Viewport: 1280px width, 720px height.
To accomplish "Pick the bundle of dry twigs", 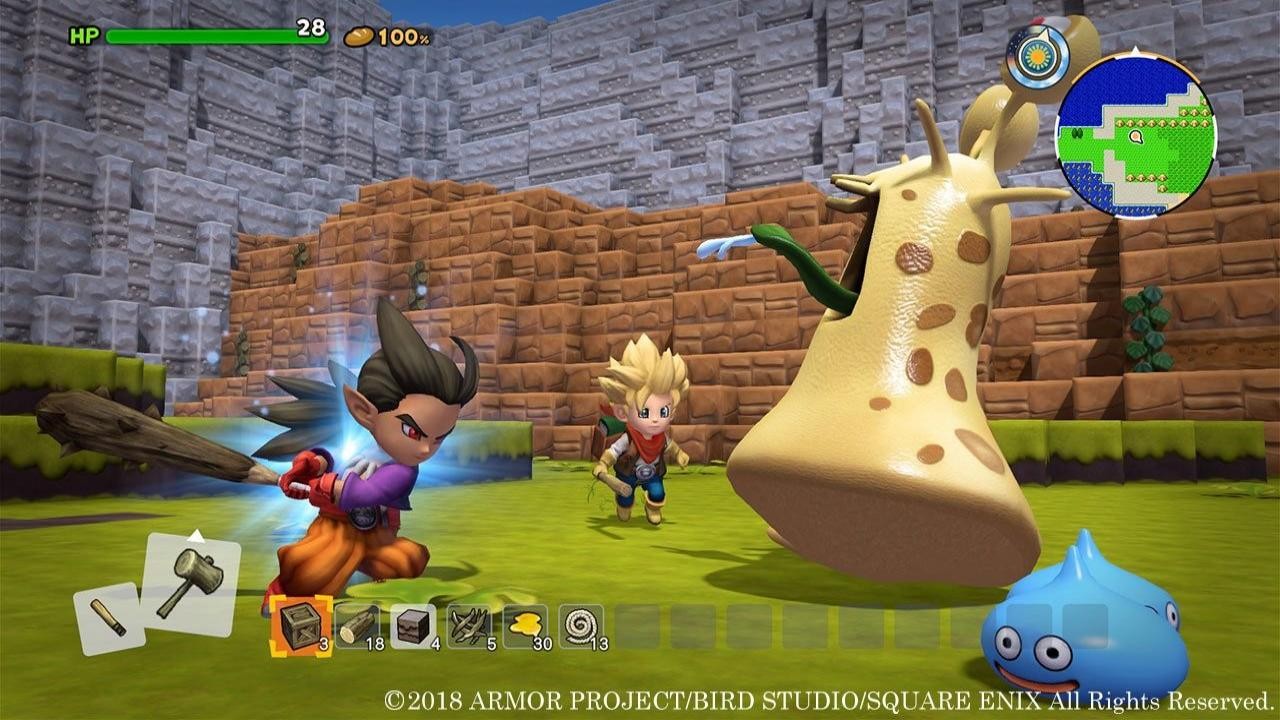I will point(469,626).
